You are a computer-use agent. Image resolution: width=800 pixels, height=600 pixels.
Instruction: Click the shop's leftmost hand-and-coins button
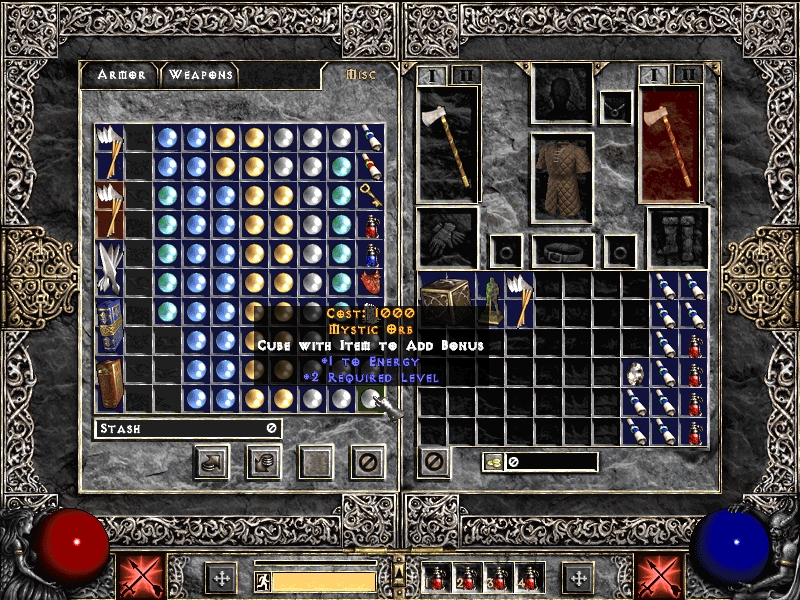click(211, 461)
